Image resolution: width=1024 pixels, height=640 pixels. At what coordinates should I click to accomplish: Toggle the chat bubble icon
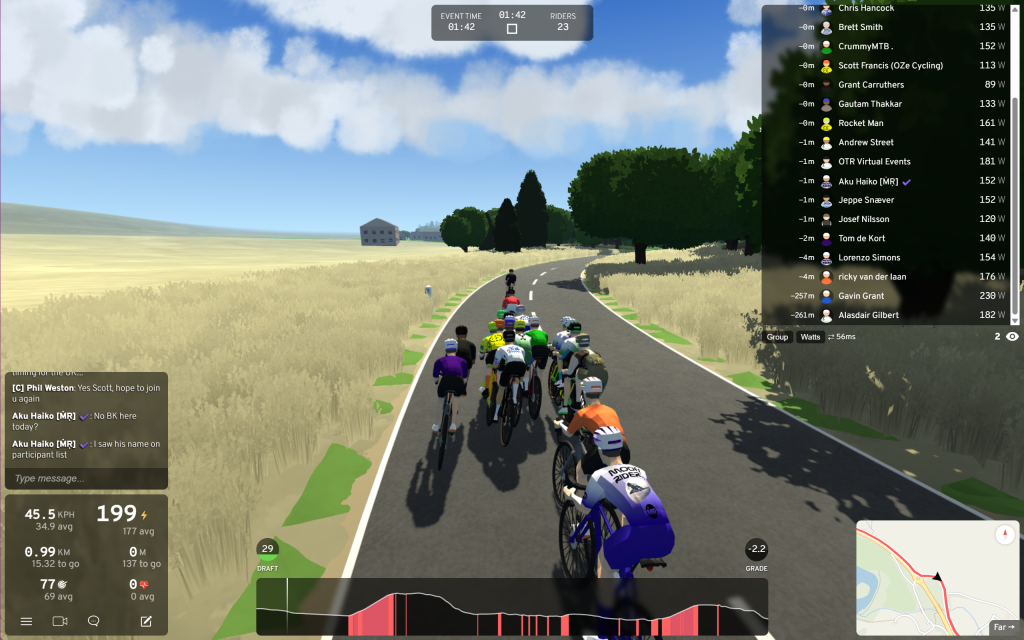[94, 621]
